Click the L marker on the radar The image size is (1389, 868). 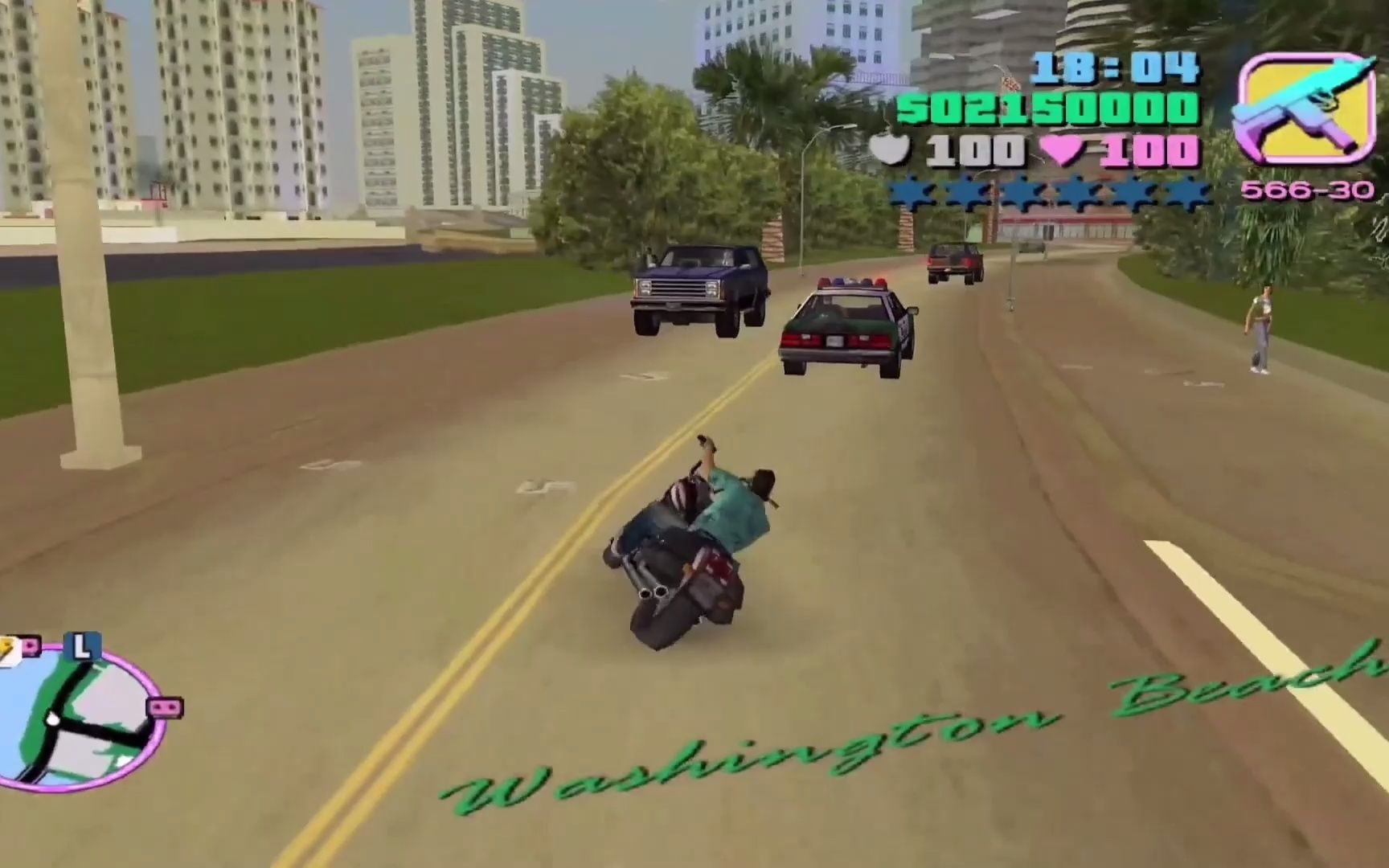pos(82,646)
